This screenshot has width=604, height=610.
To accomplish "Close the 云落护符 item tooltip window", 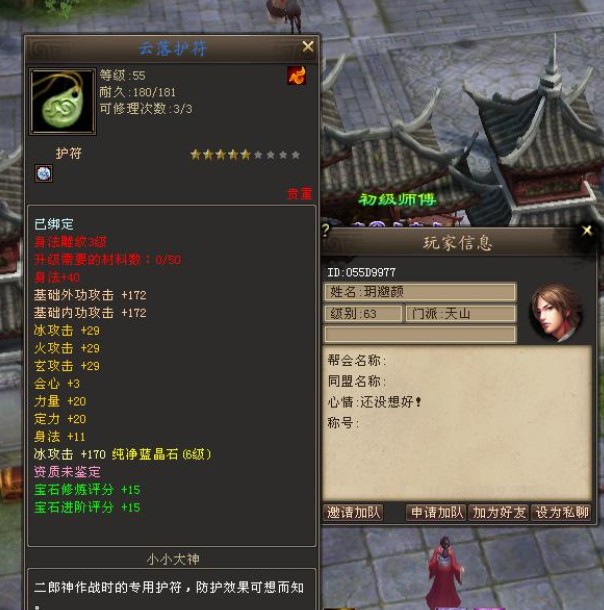I will (x=308, y=46).
